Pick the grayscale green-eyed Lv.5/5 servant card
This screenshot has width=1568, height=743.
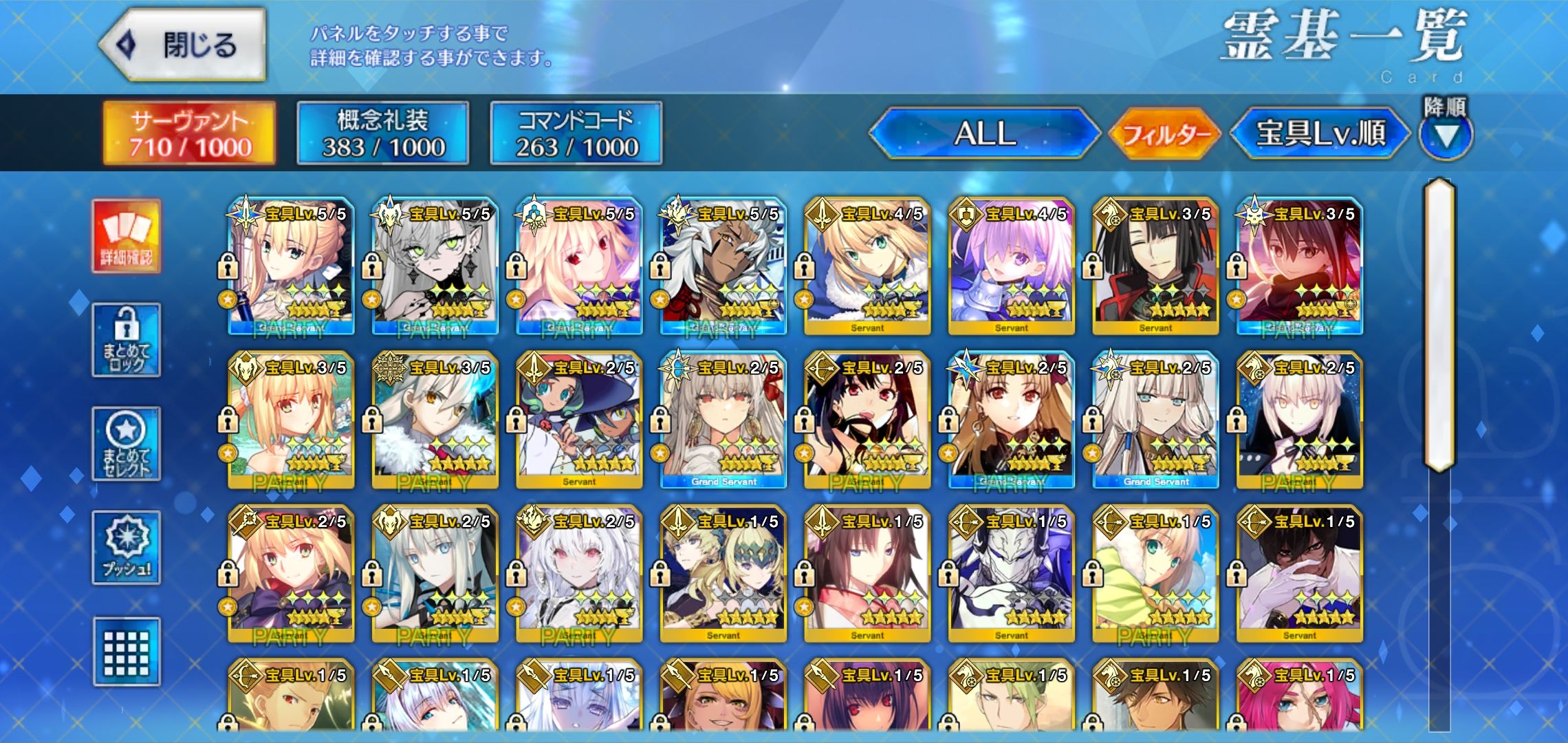coord(435,266)
